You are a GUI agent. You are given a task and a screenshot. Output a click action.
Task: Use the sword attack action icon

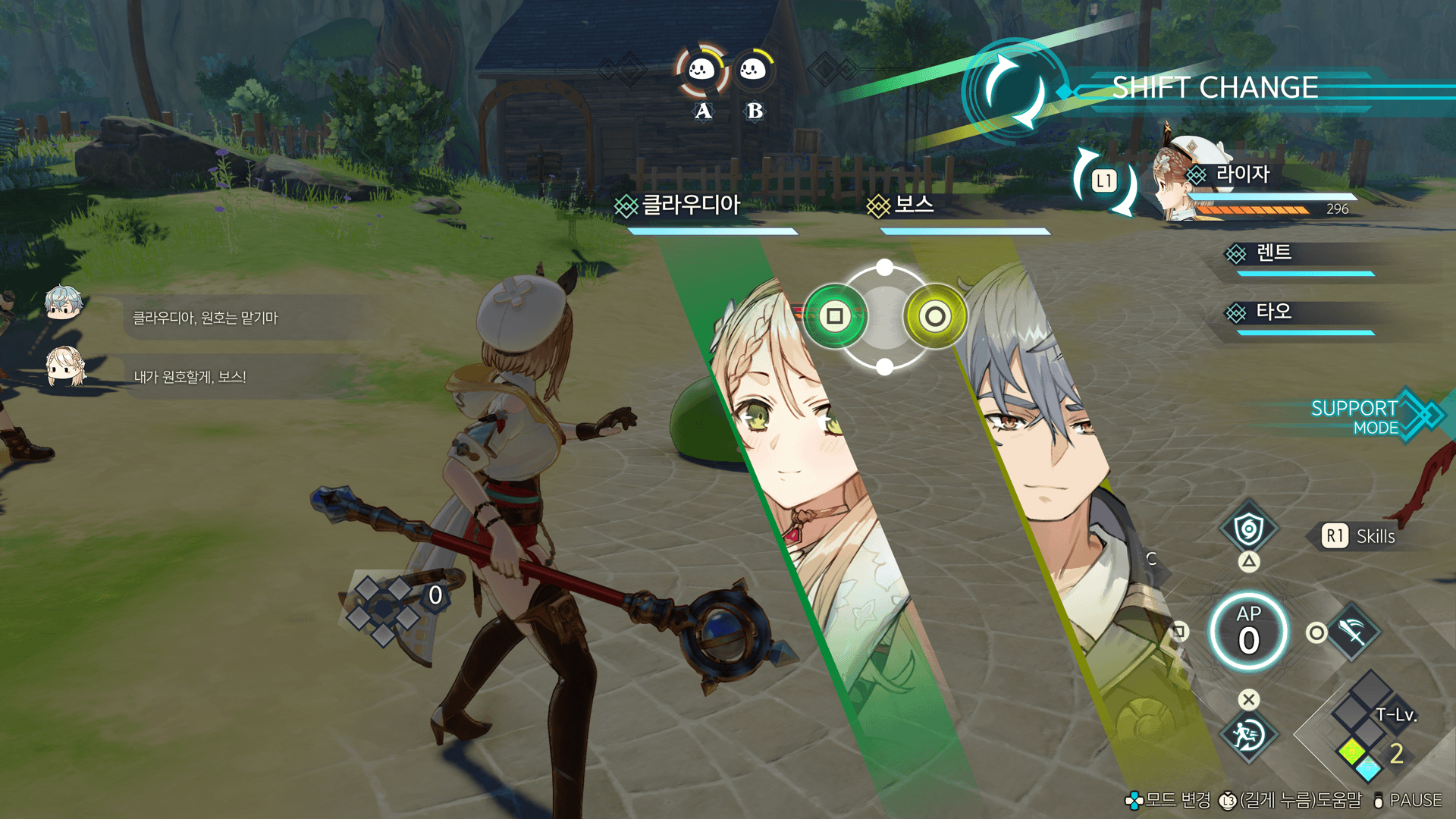[x=1354, y=632]
